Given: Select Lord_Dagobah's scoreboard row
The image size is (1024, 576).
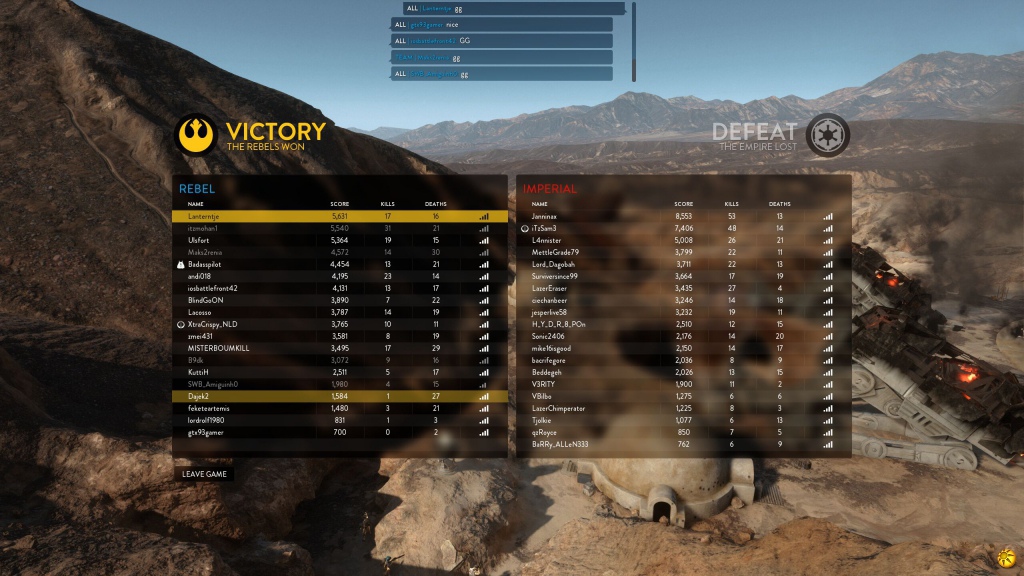Looking at the screenshot, I should point(683,264).
